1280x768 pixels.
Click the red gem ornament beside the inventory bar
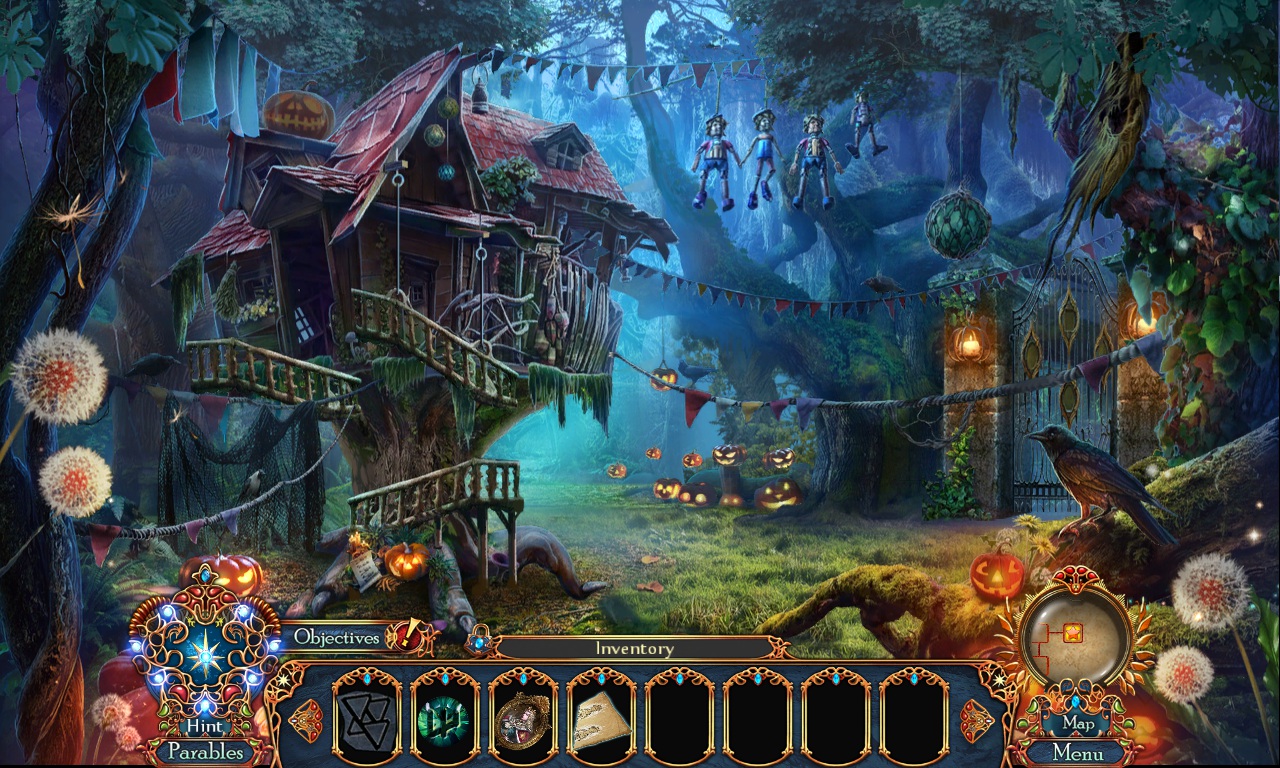306,720
